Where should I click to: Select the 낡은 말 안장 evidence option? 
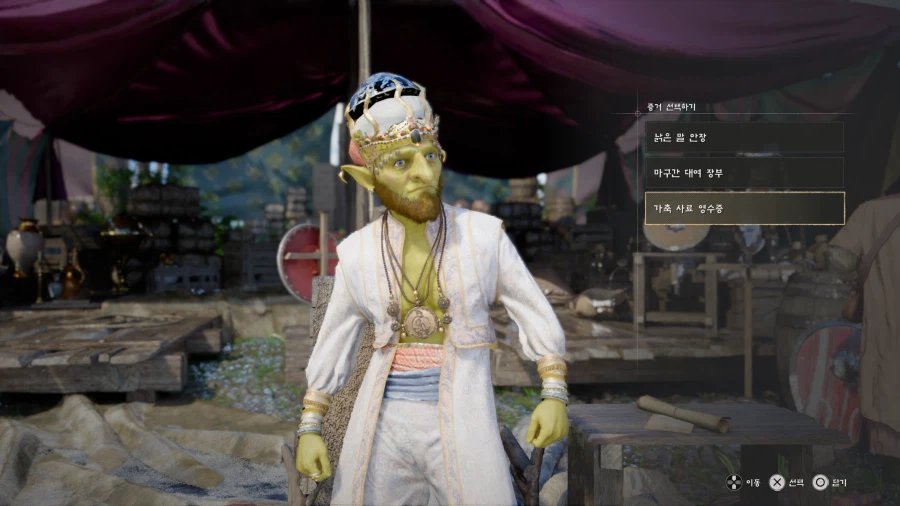[x=743, y=137]
